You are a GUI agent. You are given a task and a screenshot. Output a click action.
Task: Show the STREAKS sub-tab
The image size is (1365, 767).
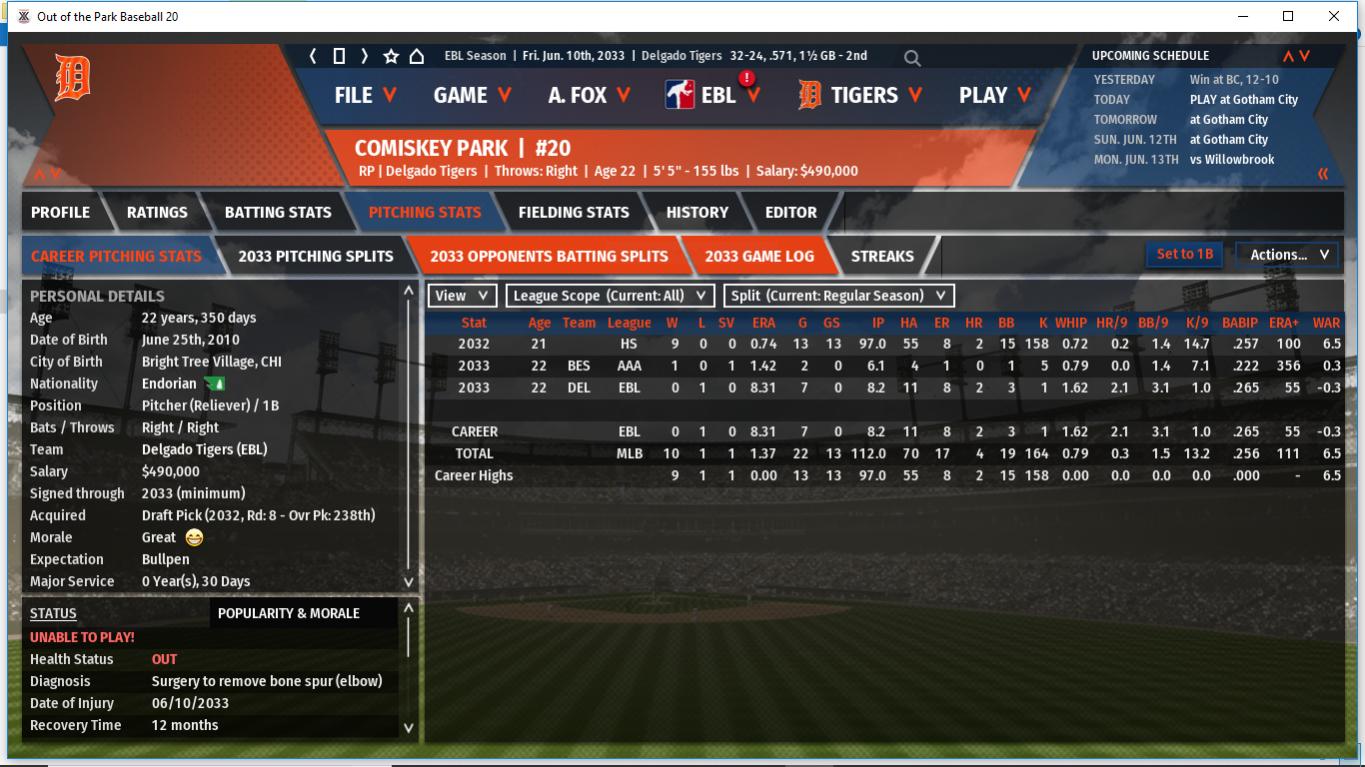coord(882,256)
